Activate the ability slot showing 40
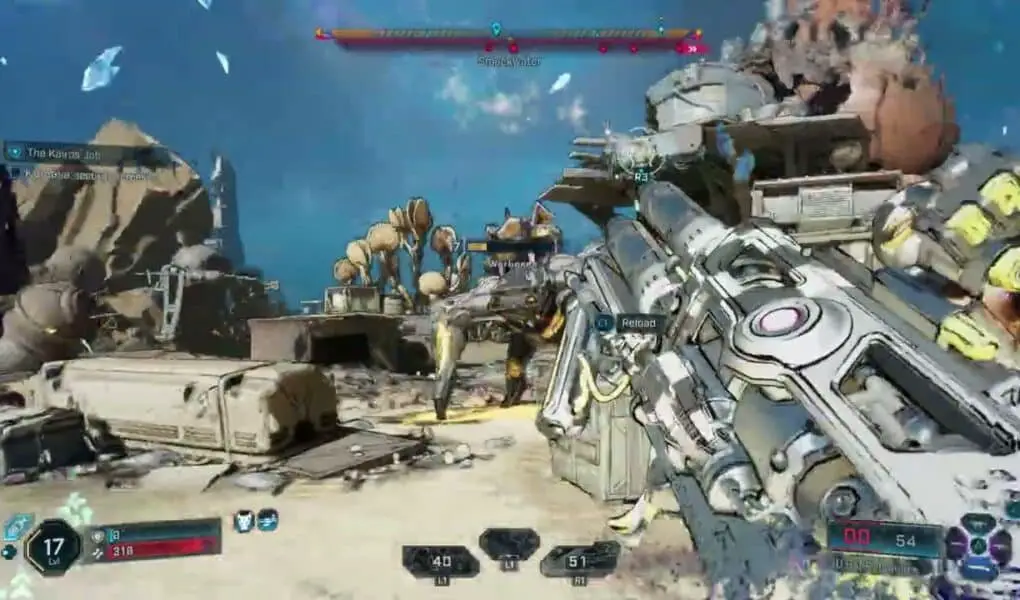This screenshot has height=600, width=1020. tap(440, 562)
